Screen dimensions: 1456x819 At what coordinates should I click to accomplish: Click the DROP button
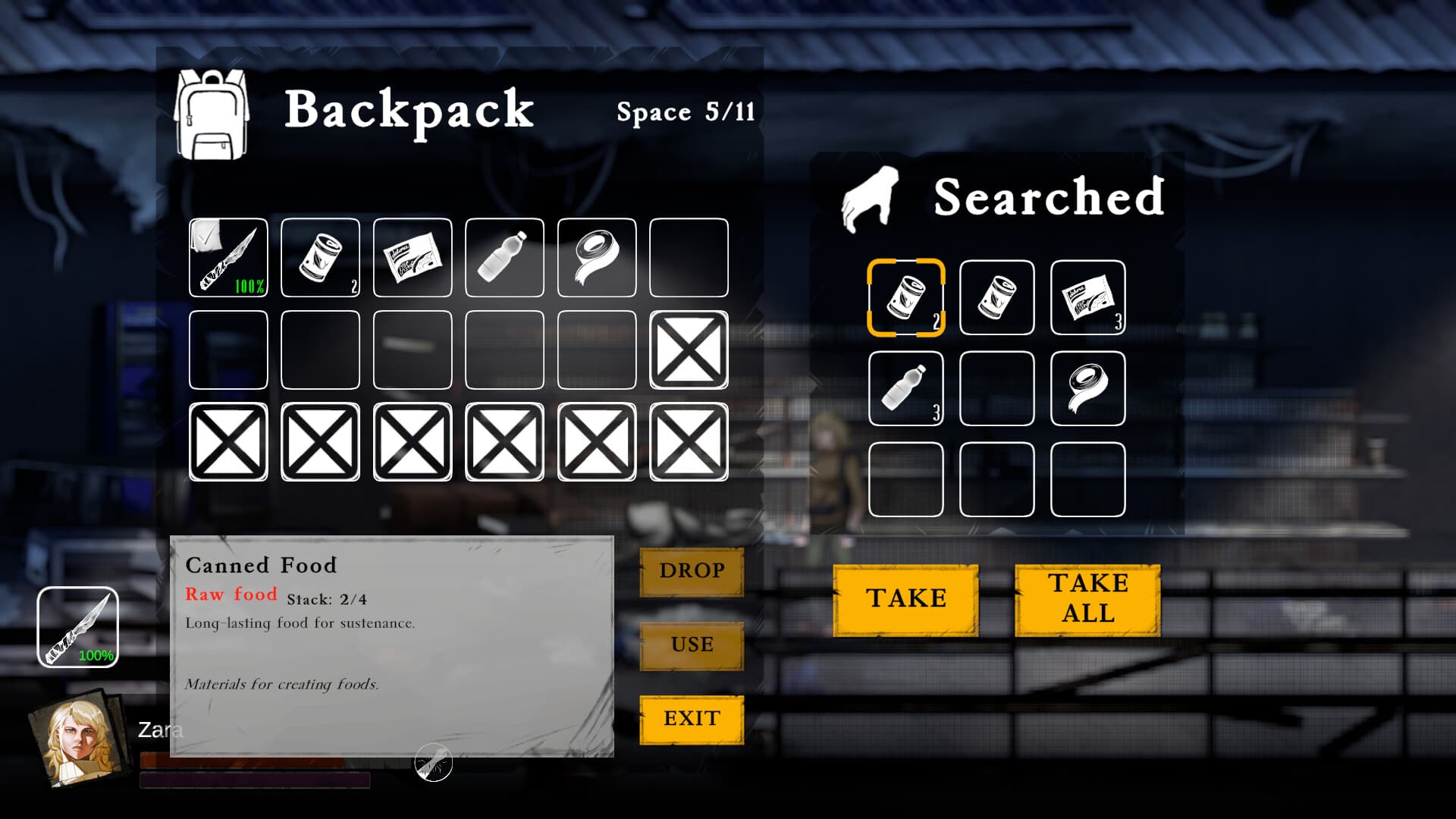pyautogui.click(x=691, y=571)
